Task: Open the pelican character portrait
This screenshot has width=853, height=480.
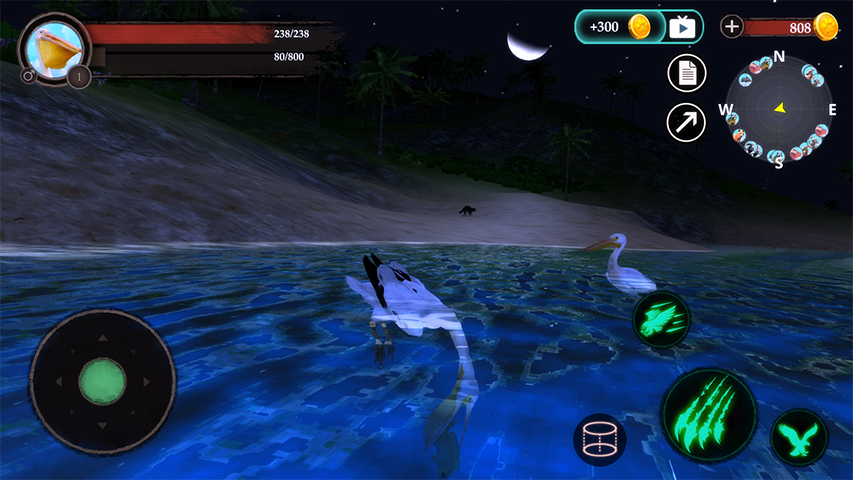Action: (53, 46)
